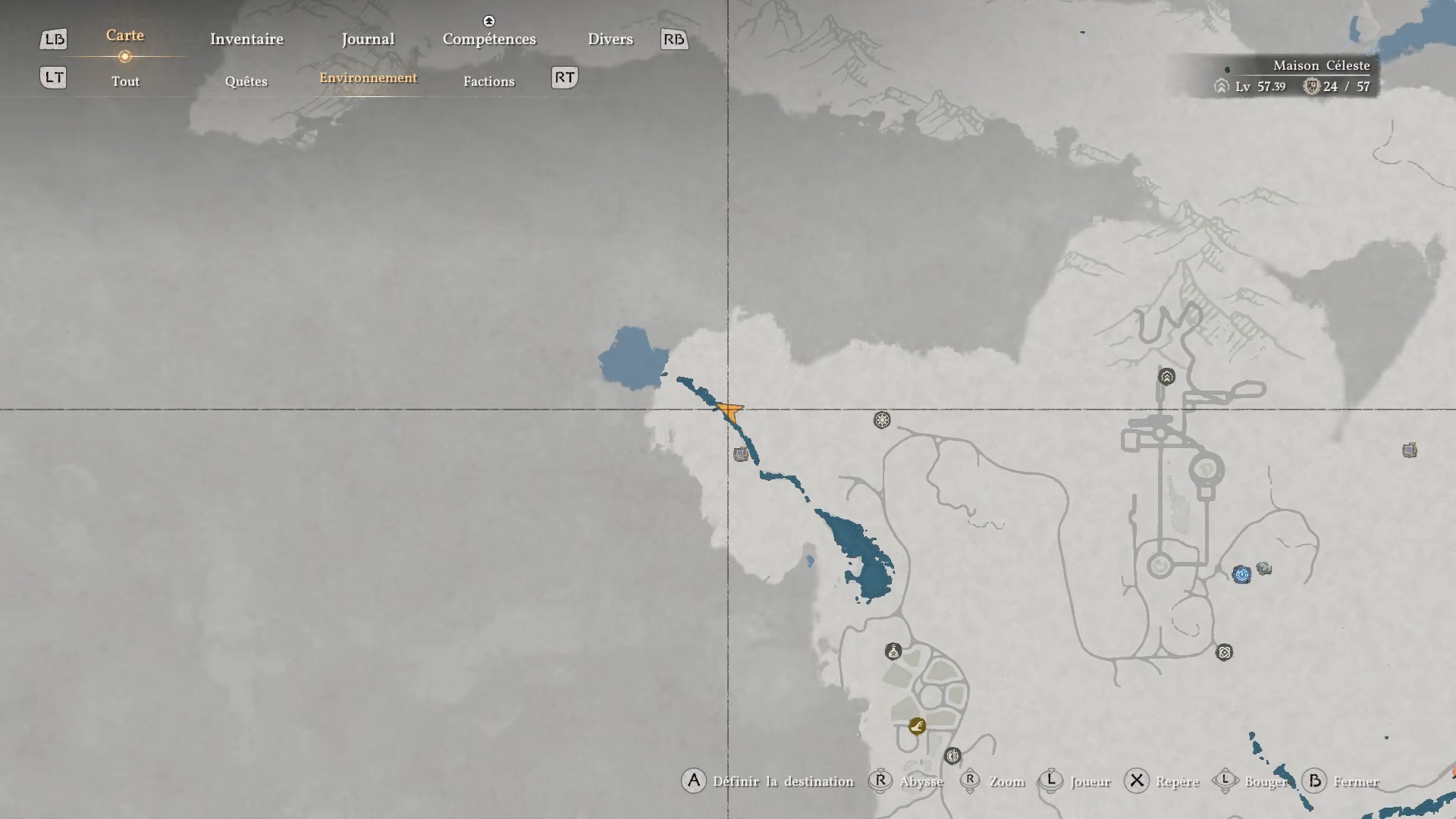This screenshot has height=819, width=1456.
Task: Select the interlocked rings map marker
Action: (x=1224, y=652)
